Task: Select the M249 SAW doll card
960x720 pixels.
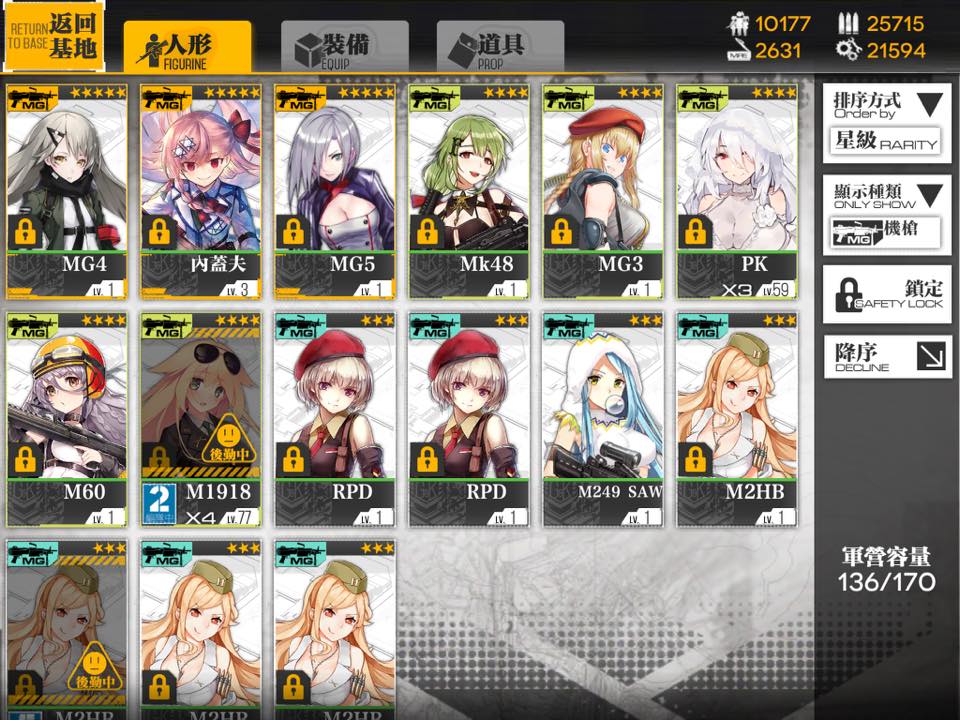Action: click(x=603, y=418)
